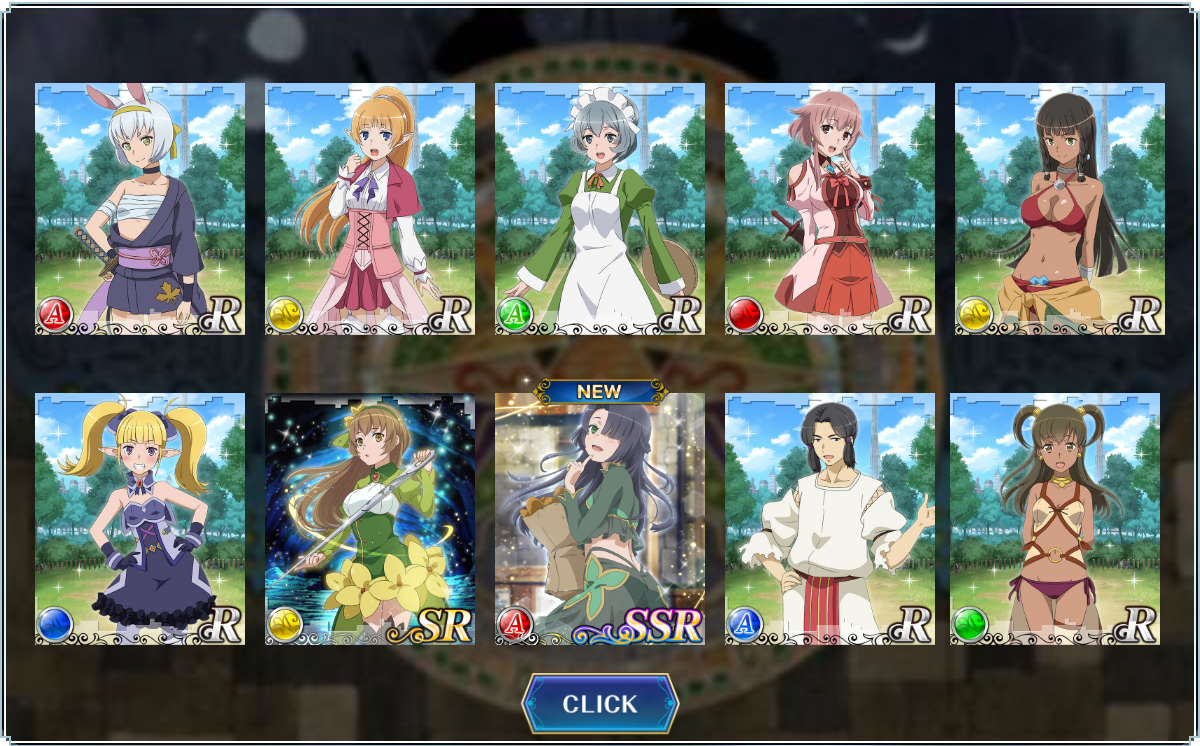View the NEW SSR green-outfit card
This screenshot has height=746, width=1200.
pyautogui.click(x=600, y=519)
